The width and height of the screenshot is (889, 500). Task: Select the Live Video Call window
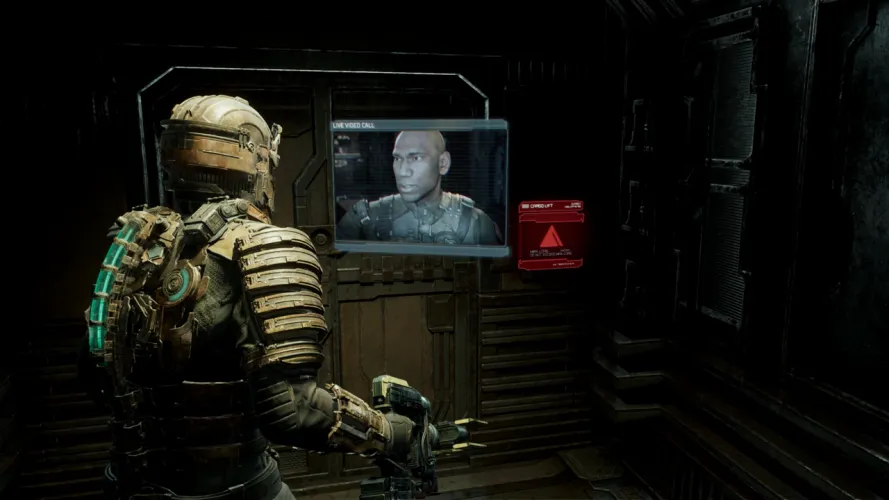[420, 187]
